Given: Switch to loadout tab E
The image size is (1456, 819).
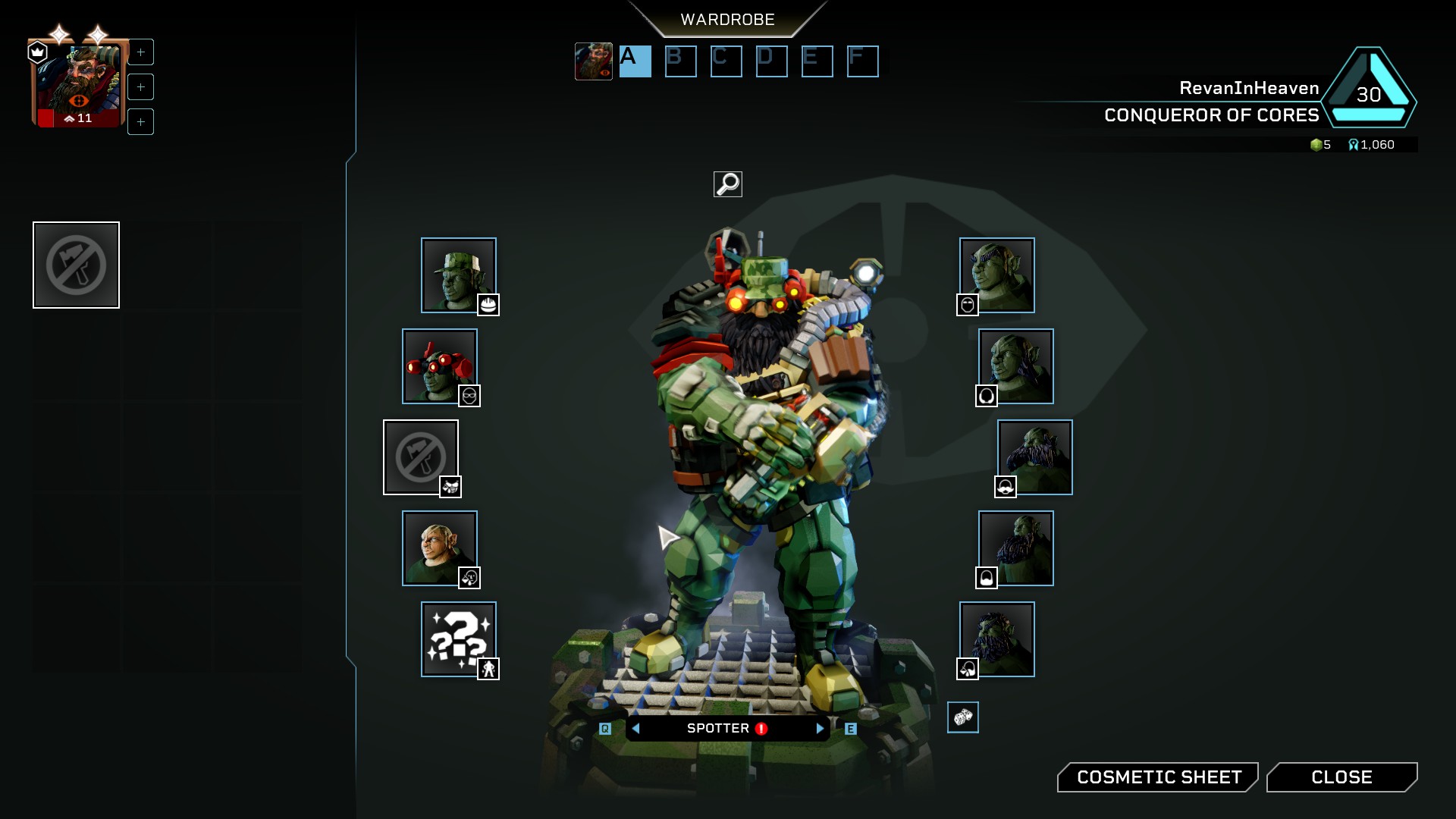Looking at the screenshot, I should tap(817, 61).
